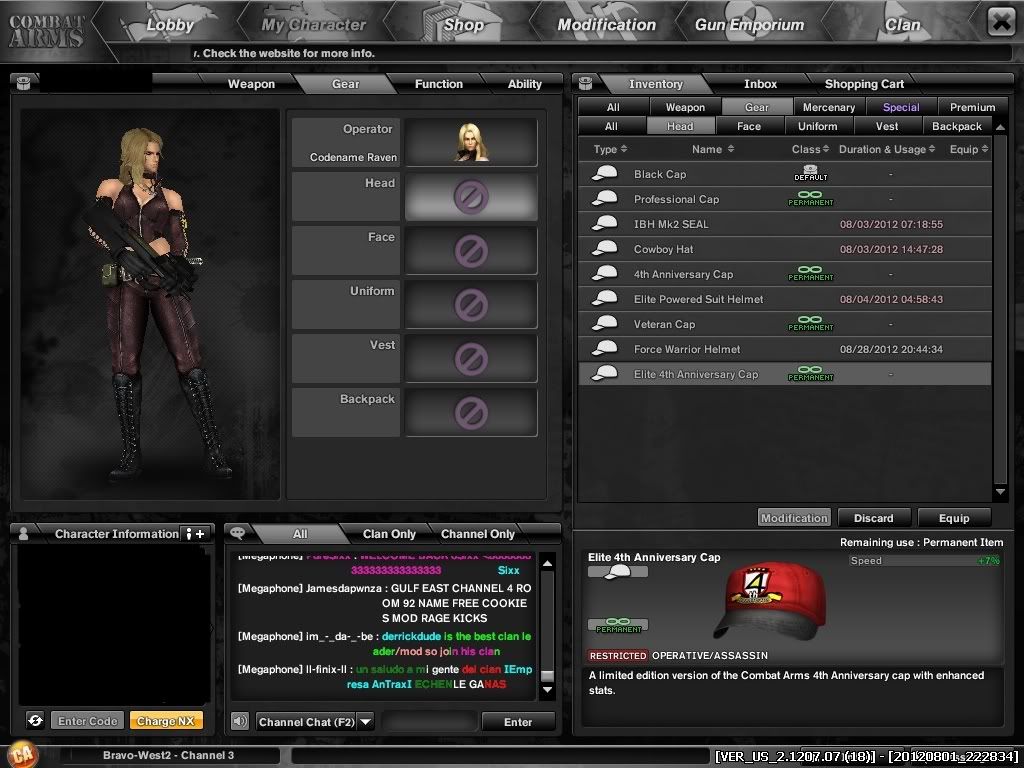Open the Gun Emporium
Viewport: 1024px width, 768px height.
[x=751, y=25]
